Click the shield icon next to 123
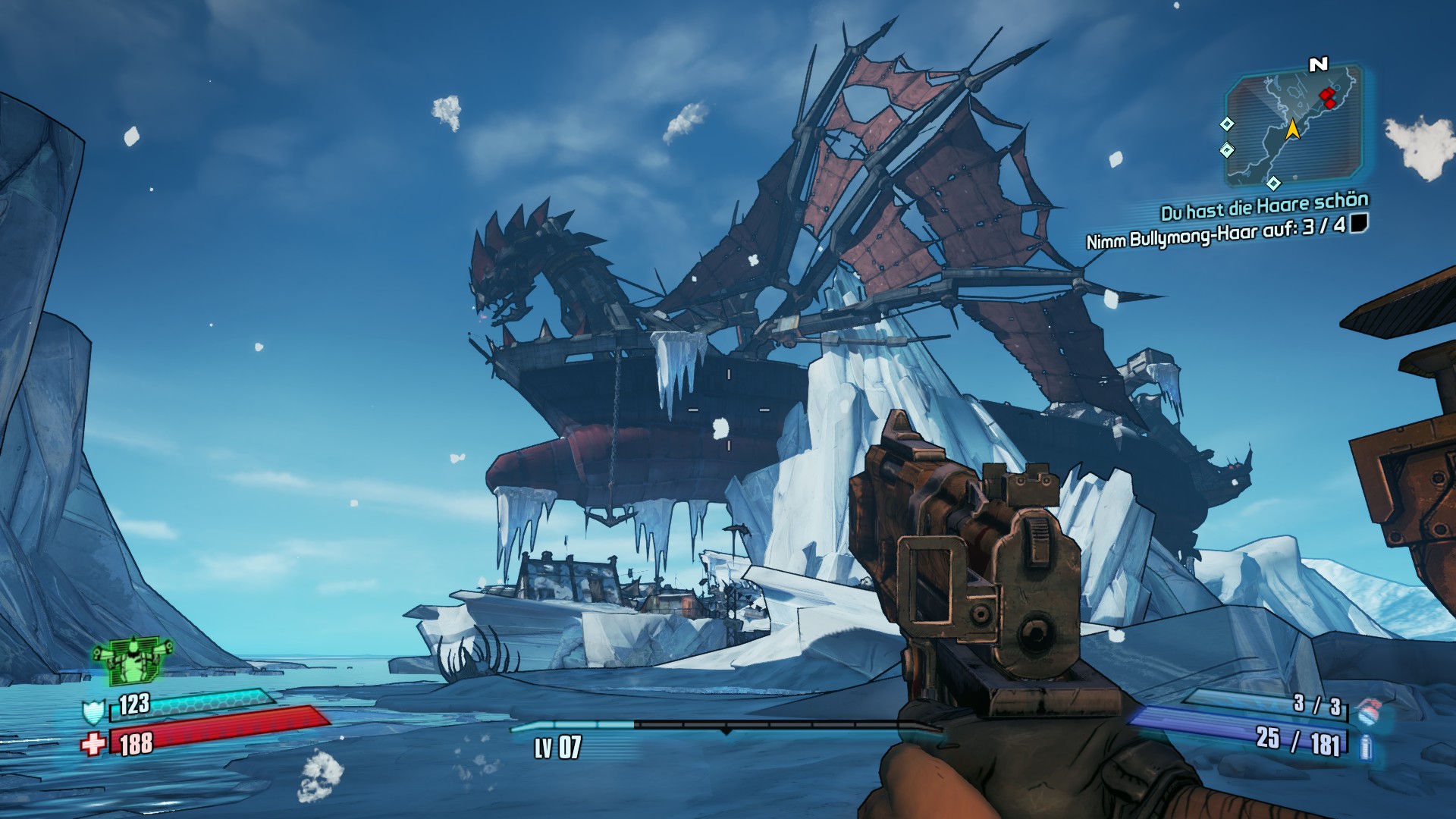 click(x=93, y=712)
